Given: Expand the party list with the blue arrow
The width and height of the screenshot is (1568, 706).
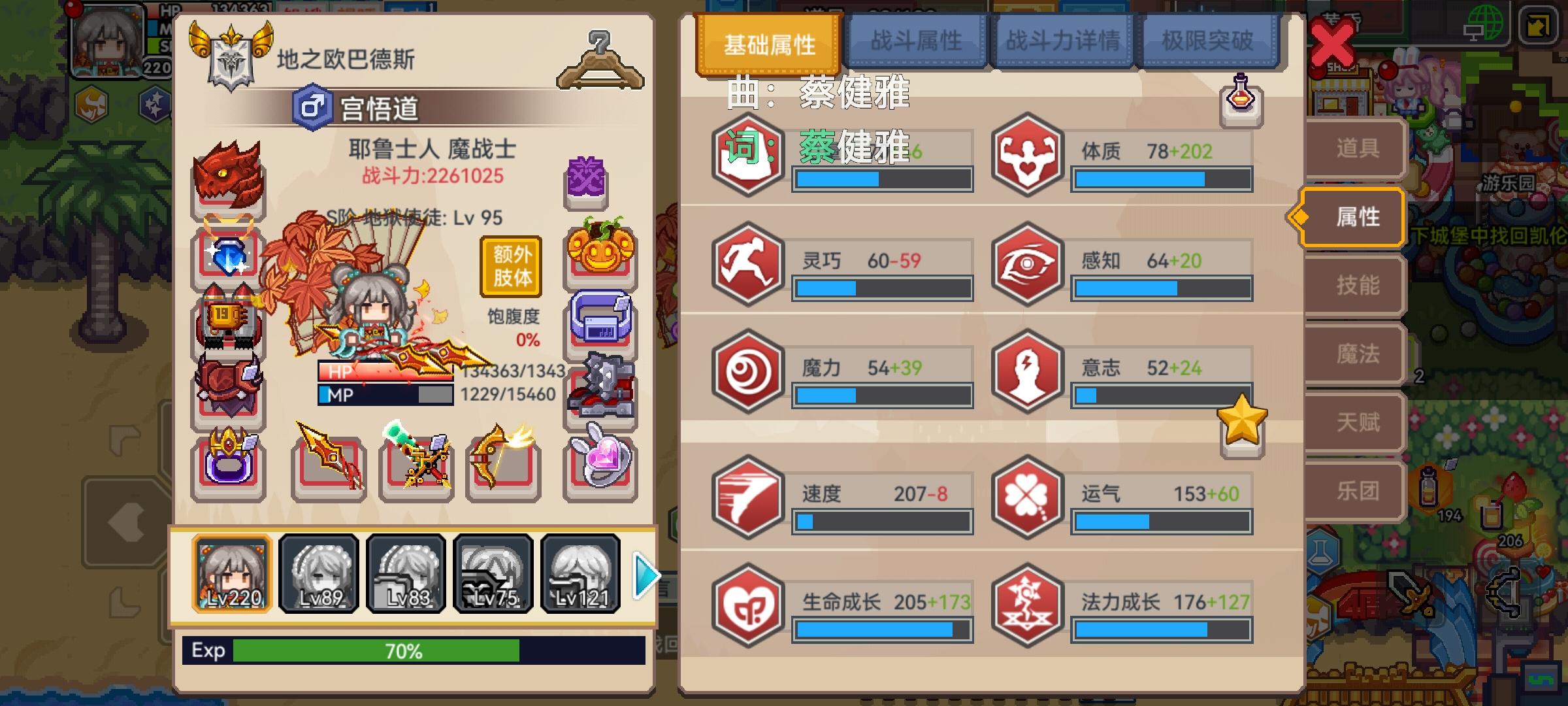Looking at the screenshot, I should (x=644, y=577).
